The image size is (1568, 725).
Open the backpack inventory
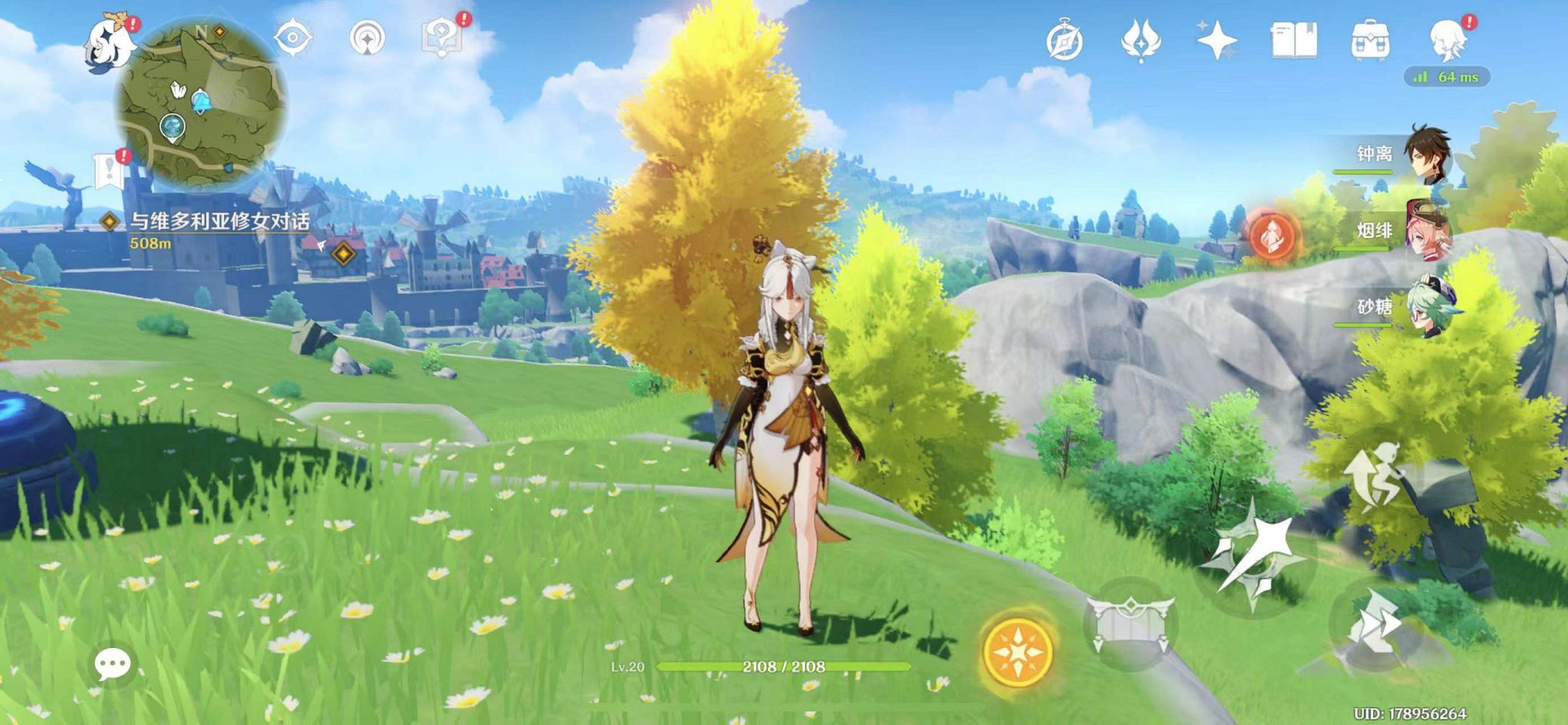click(x=1370, y=41)
